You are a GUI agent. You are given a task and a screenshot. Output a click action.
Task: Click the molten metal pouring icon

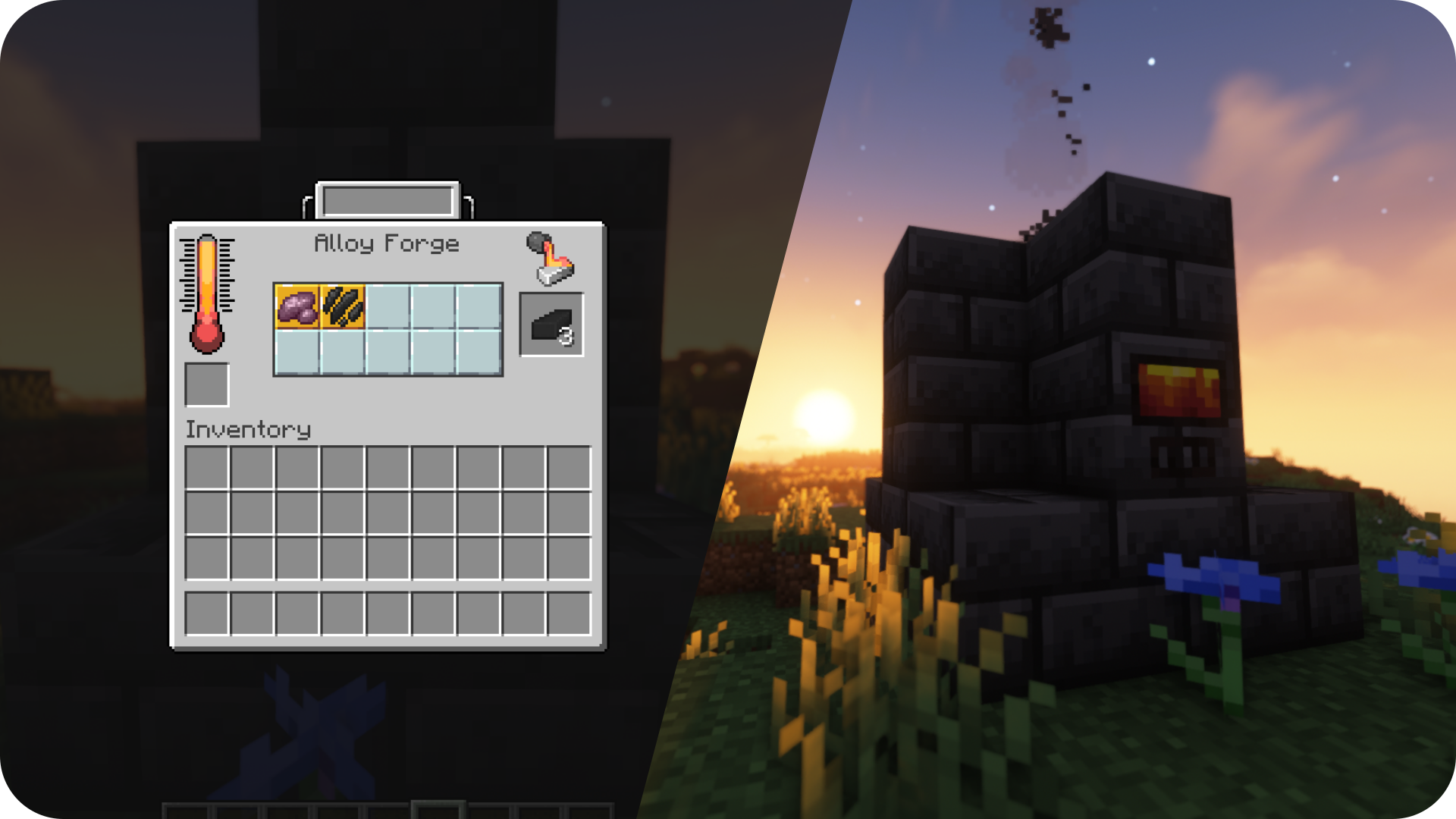549,258
